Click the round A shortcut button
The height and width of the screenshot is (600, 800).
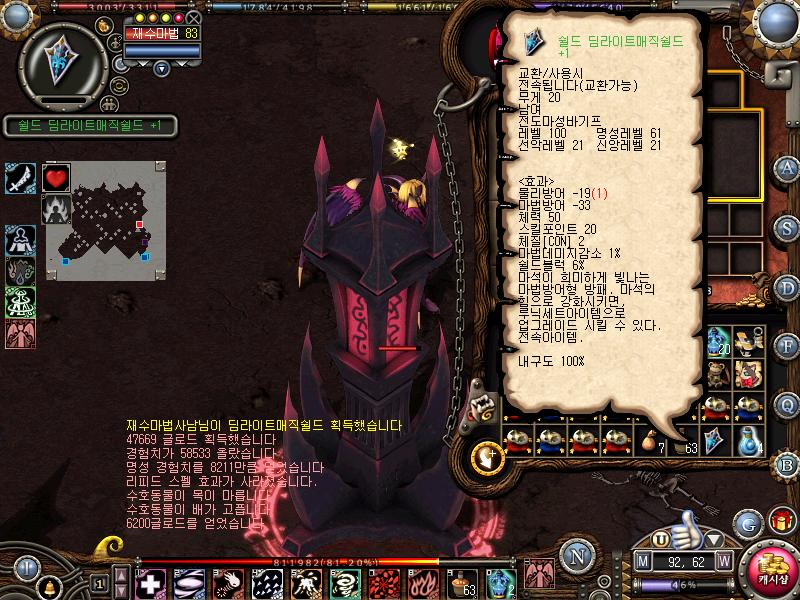pyautogui.click(x=788, y=167)
